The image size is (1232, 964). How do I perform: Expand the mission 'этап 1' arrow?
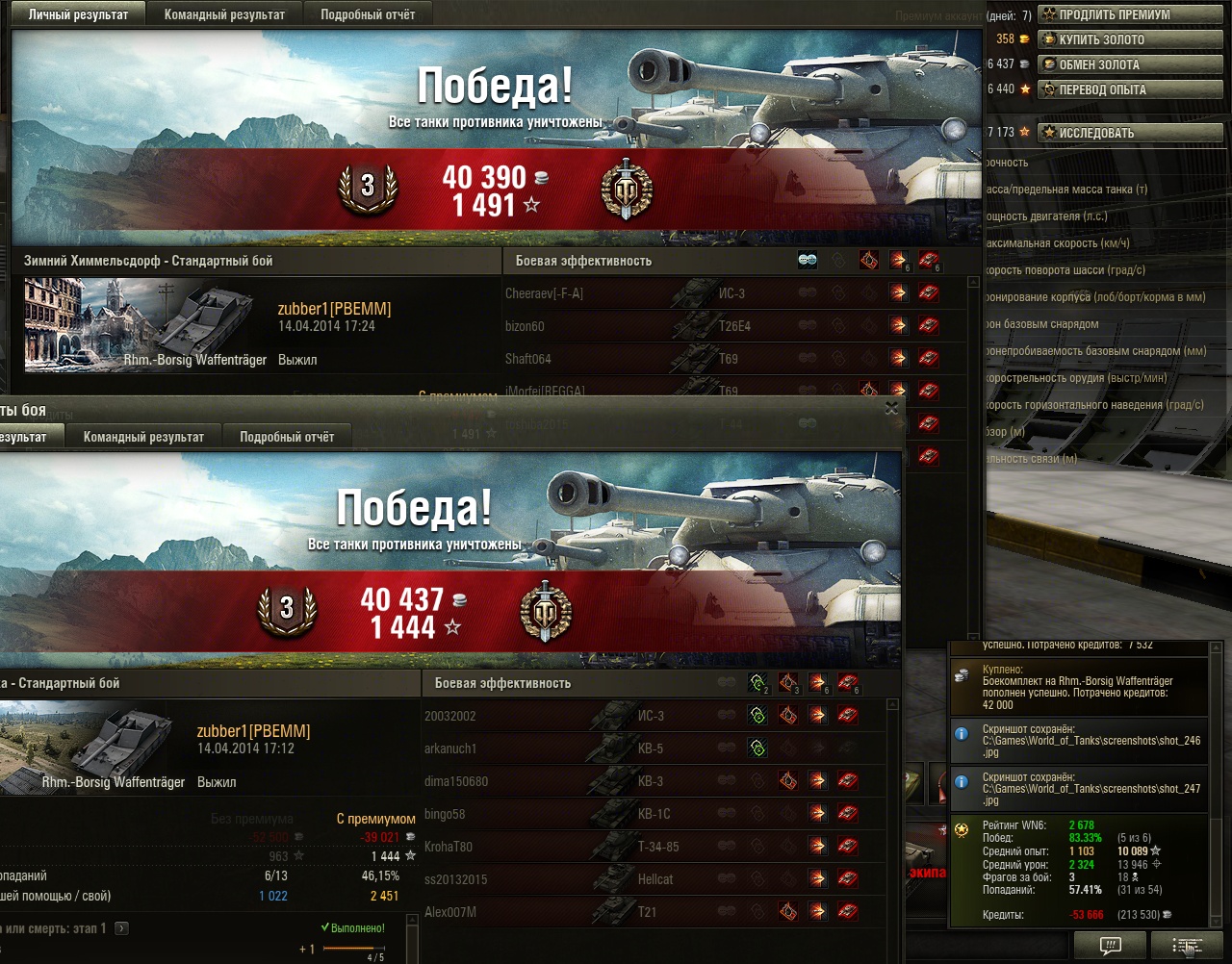click(121, 928)
